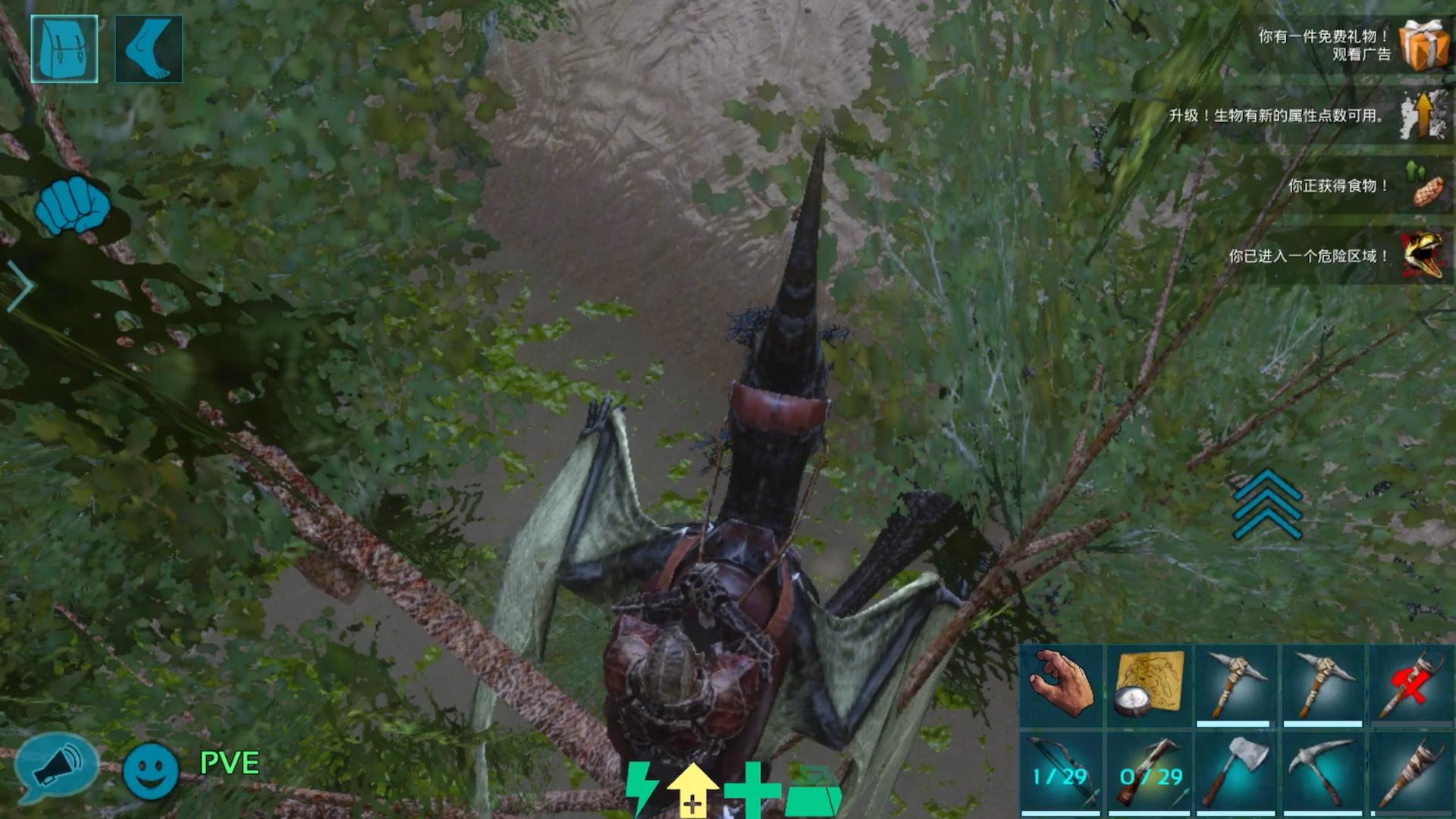
Task: Select the map and compass slot
Action: tap(1148, 686)
